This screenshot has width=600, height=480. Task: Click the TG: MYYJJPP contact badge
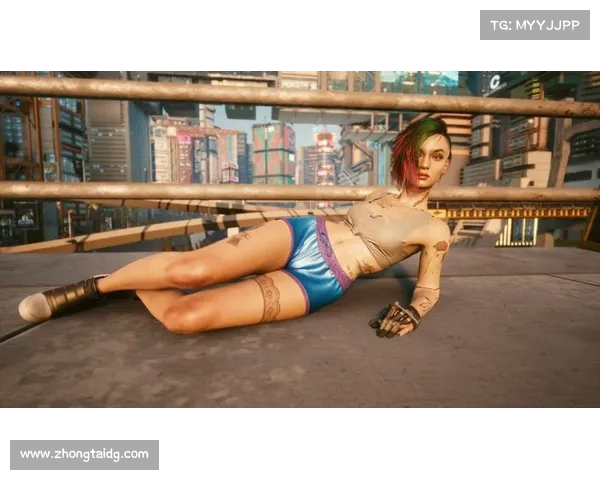coord(535,25)
